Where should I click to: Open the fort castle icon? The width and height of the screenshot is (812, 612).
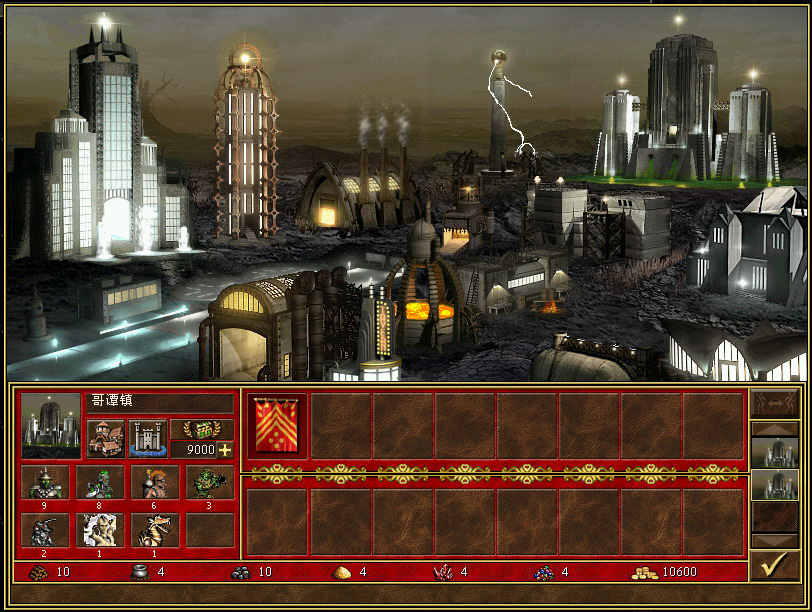pos(148,438)
